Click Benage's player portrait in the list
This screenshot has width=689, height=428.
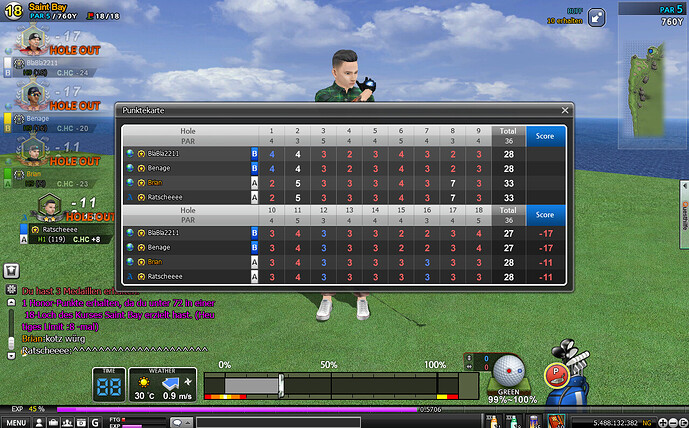(x=33, y=94)
